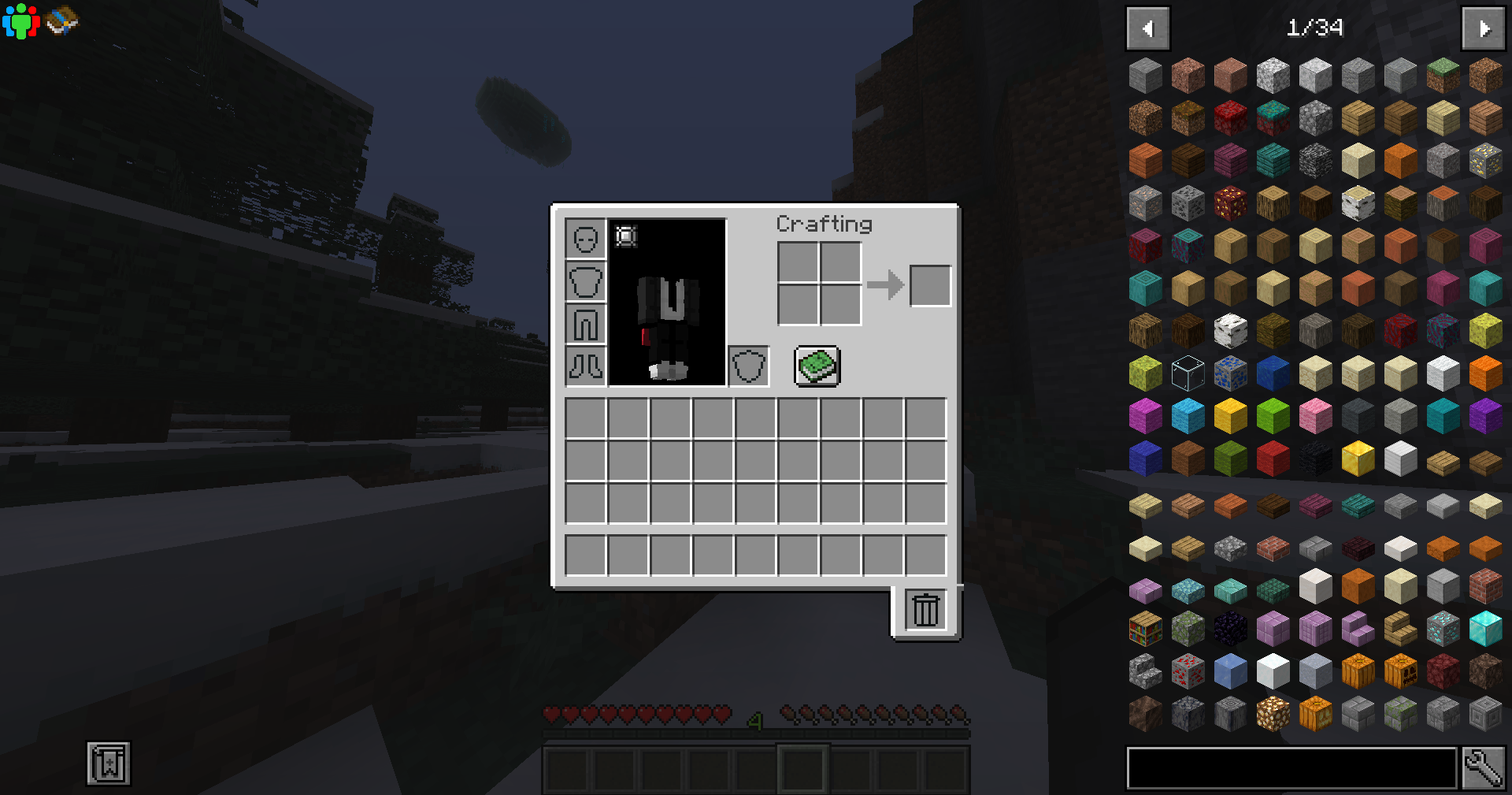Select the gold block in the item list

[1357, 458]
